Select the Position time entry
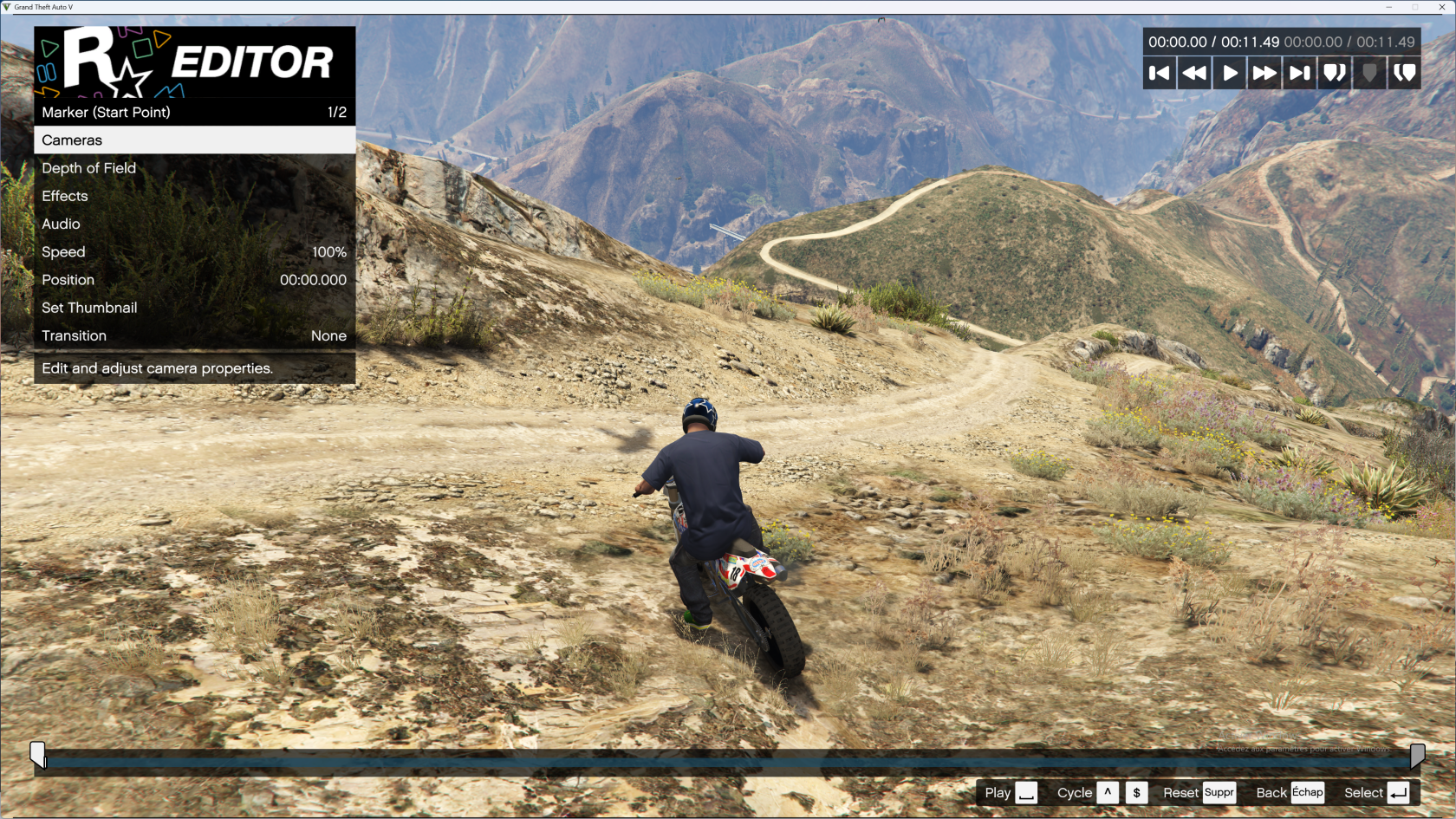Screen dimensions: 1456x819 [x=194, y=280]
